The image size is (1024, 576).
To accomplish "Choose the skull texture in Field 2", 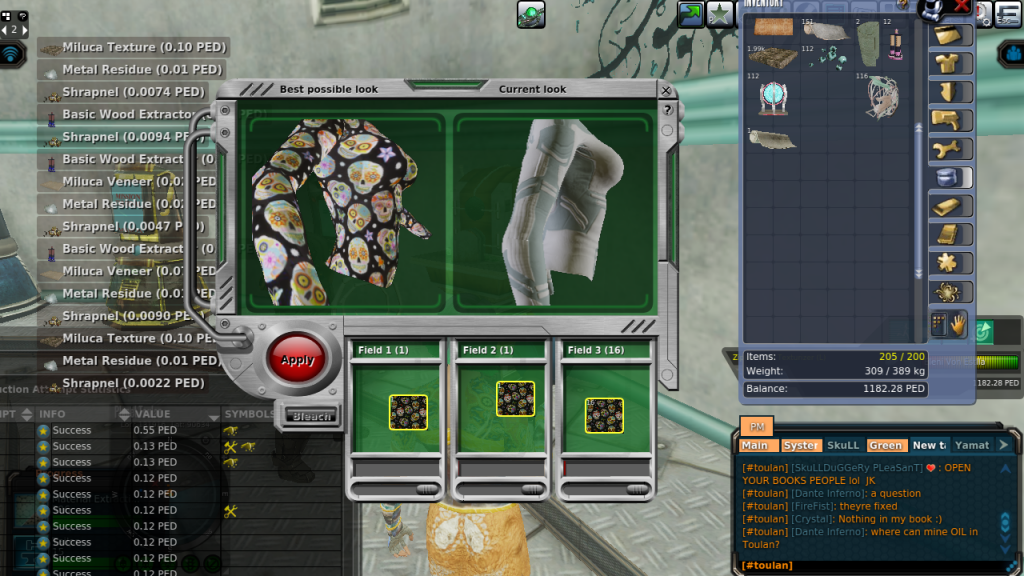I will [515, 400].
